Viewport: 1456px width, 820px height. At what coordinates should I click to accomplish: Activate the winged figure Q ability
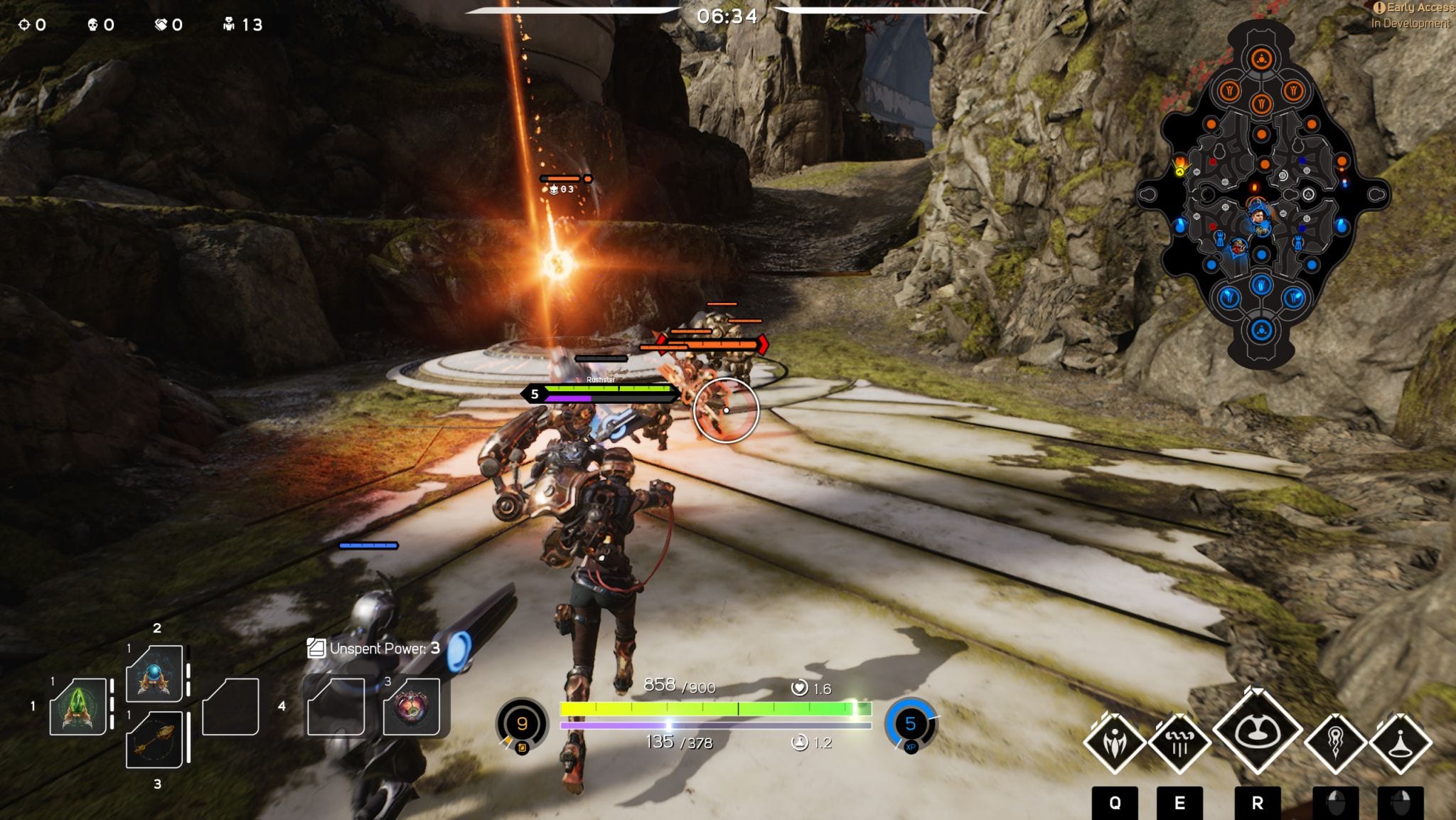click(x=1114, y=743)
